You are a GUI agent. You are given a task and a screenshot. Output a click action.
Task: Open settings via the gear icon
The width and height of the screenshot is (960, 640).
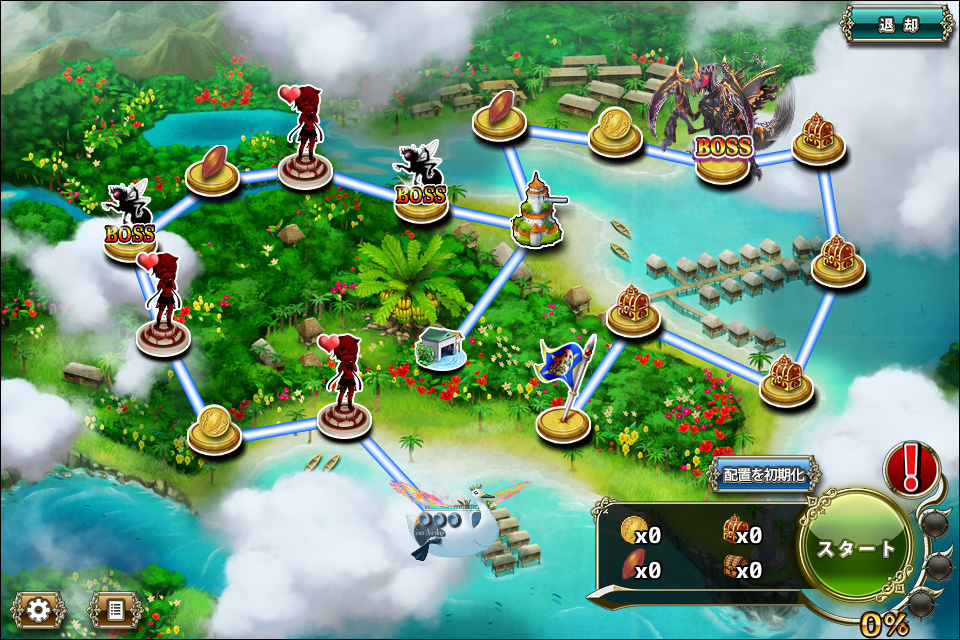[x=40, y=609]
